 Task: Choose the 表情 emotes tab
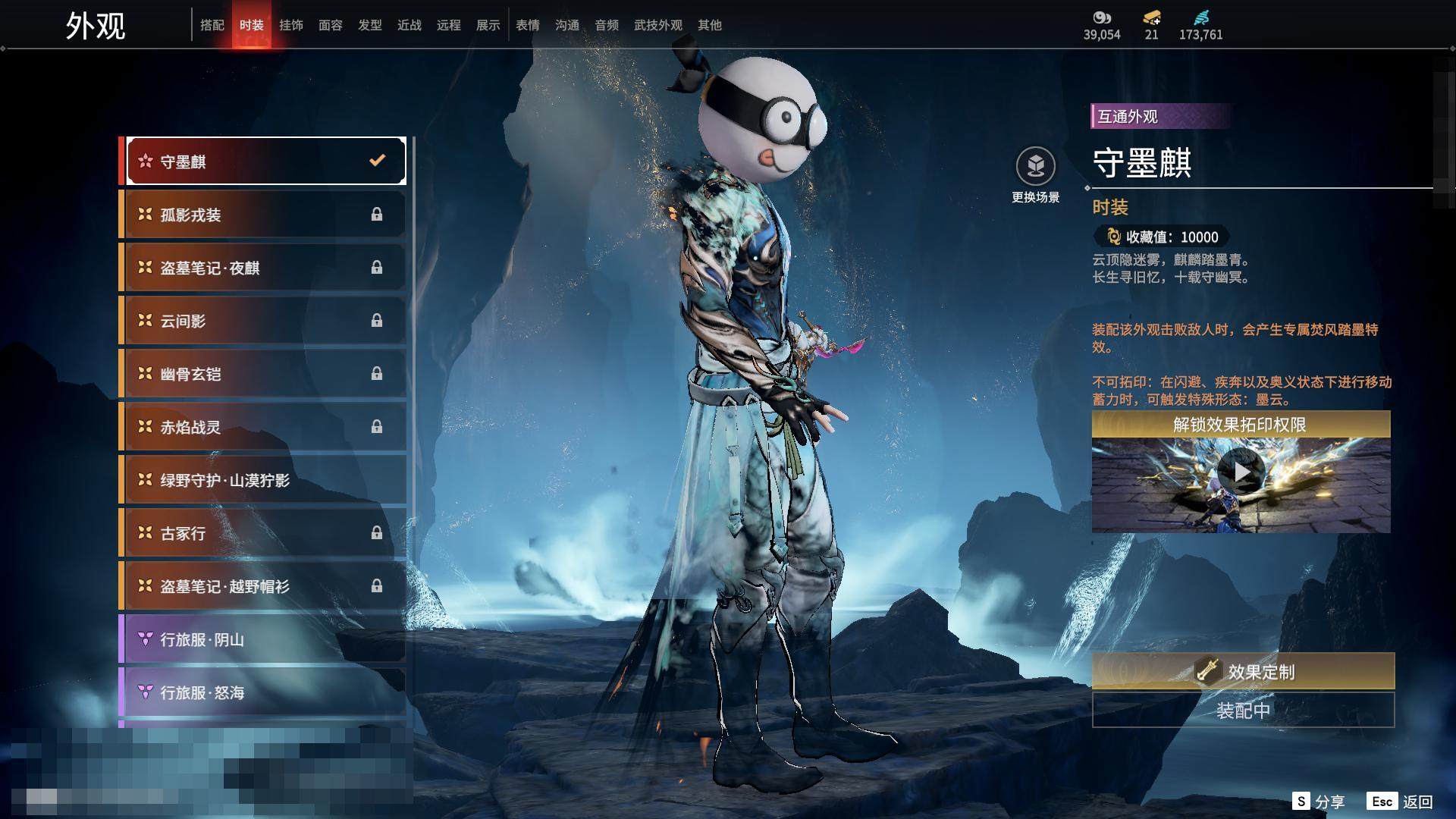pos(528,25)
